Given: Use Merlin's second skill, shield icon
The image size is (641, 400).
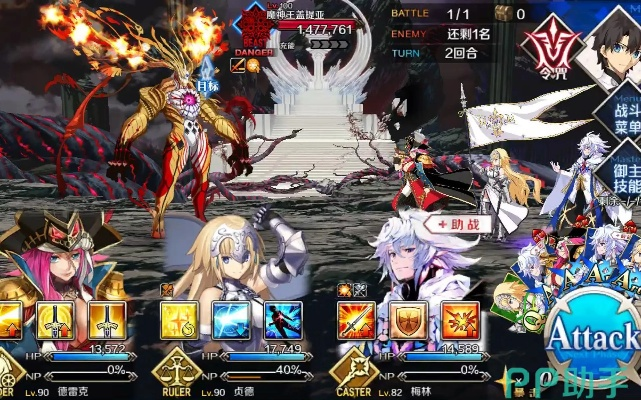Looking at the screenshot, I should [x=407, y=320].
